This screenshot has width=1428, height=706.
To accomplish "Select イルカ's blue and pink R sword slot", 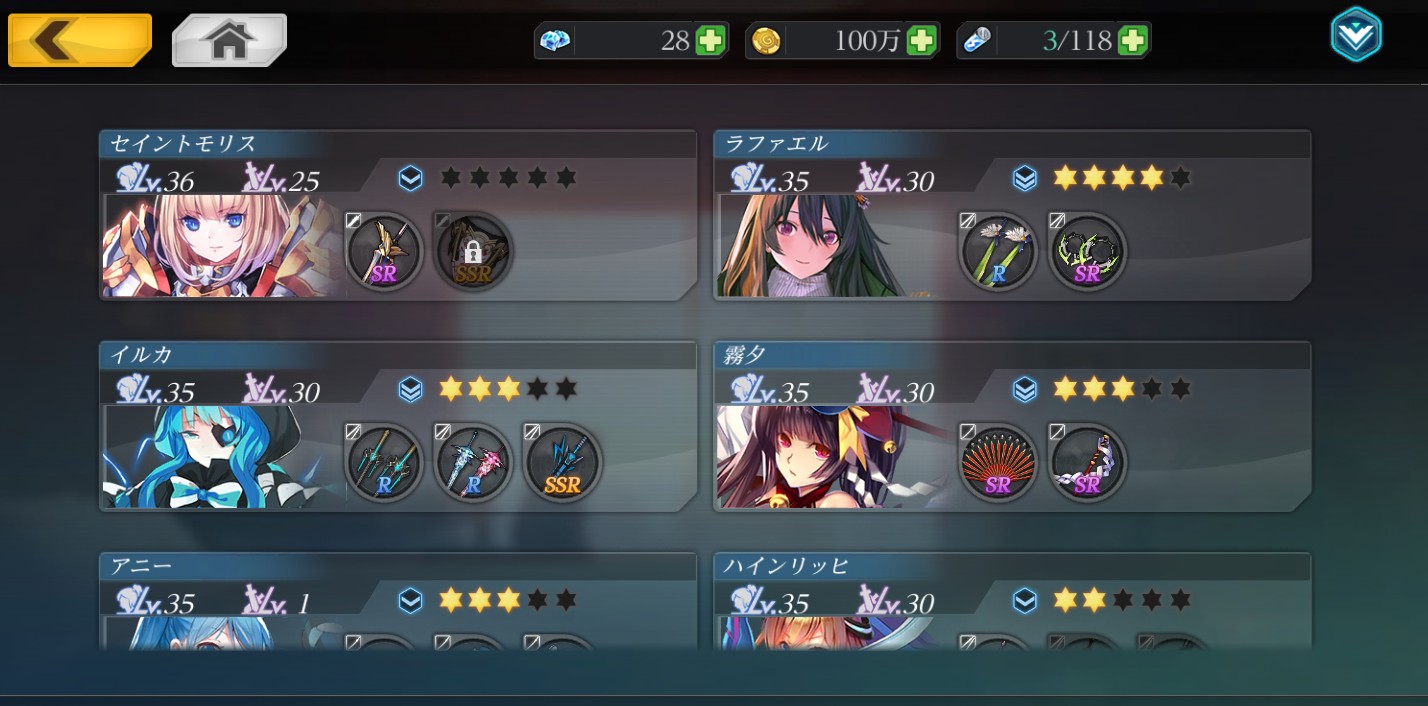I will coord(474,462).
